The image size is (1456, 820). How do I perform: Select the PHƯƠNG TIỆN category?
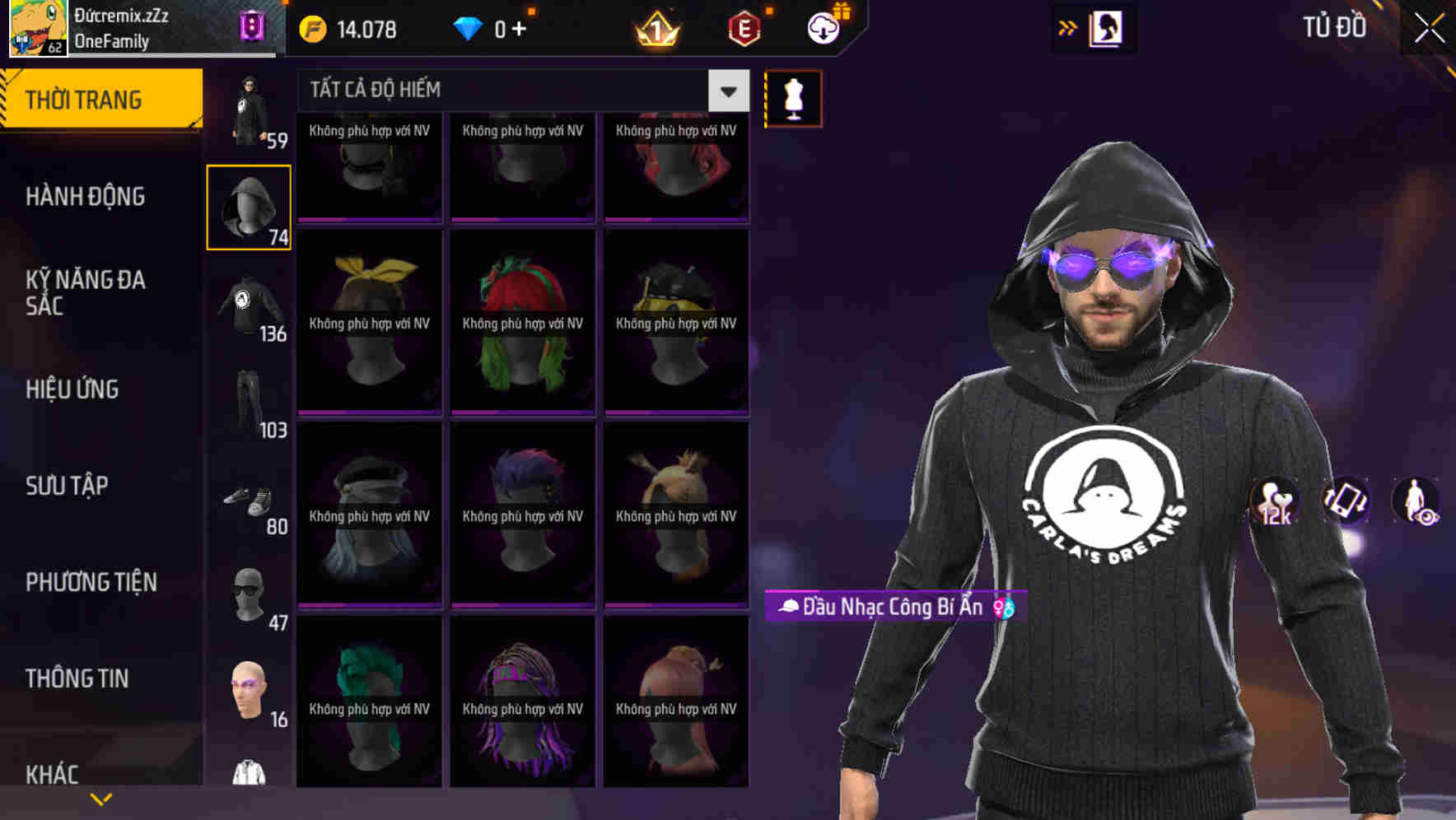coord(91,581)
